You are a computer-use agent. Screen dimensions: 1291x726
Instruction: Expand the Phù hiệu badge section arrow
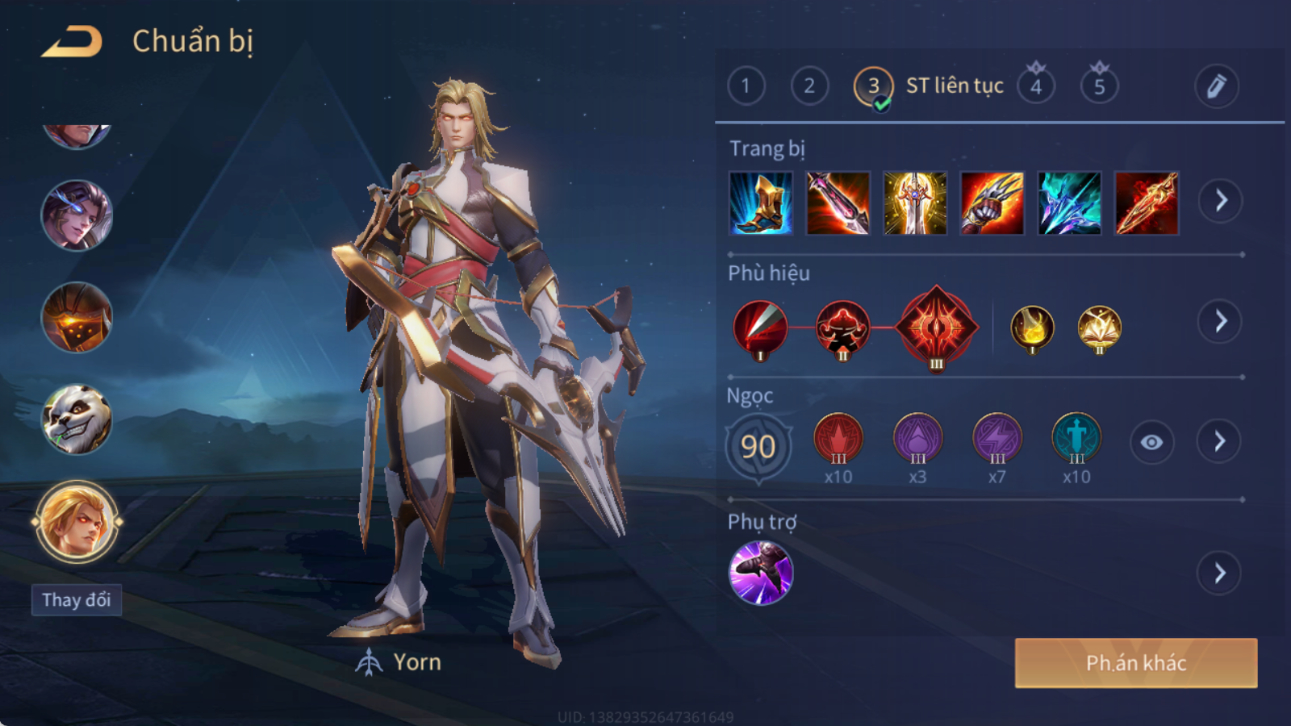coord(1220,322)
